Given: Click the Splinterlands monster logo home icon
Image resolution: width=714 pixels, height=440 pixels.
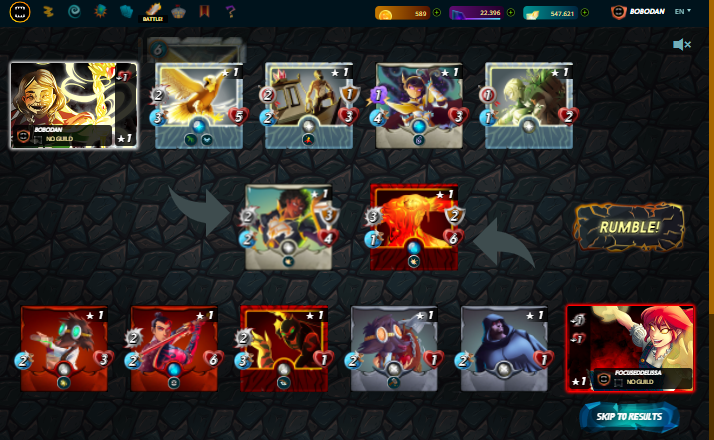Looking at the screenshot, I should tap(20, 12).
